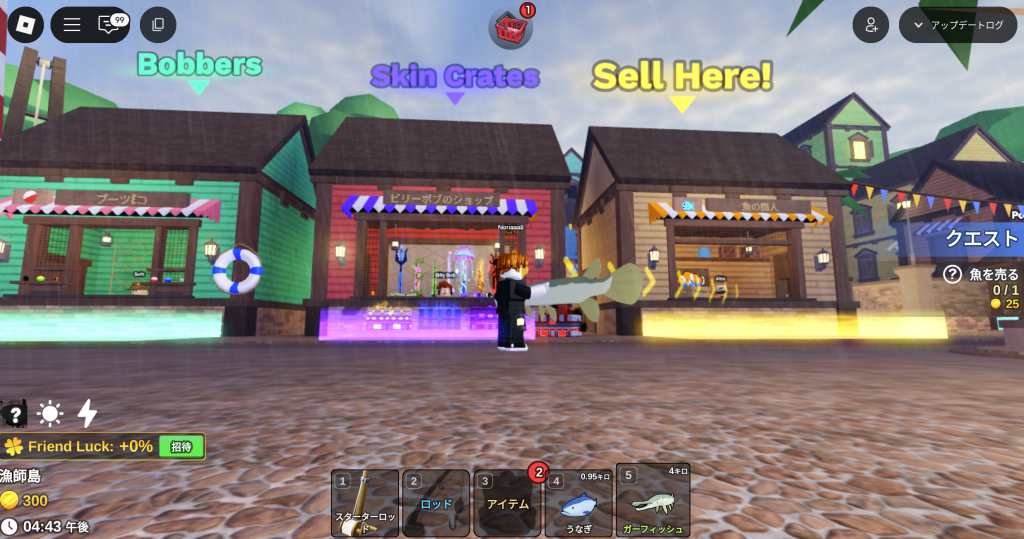Open the アイテム items slot
1024x539 pixels.
point(507,503)
